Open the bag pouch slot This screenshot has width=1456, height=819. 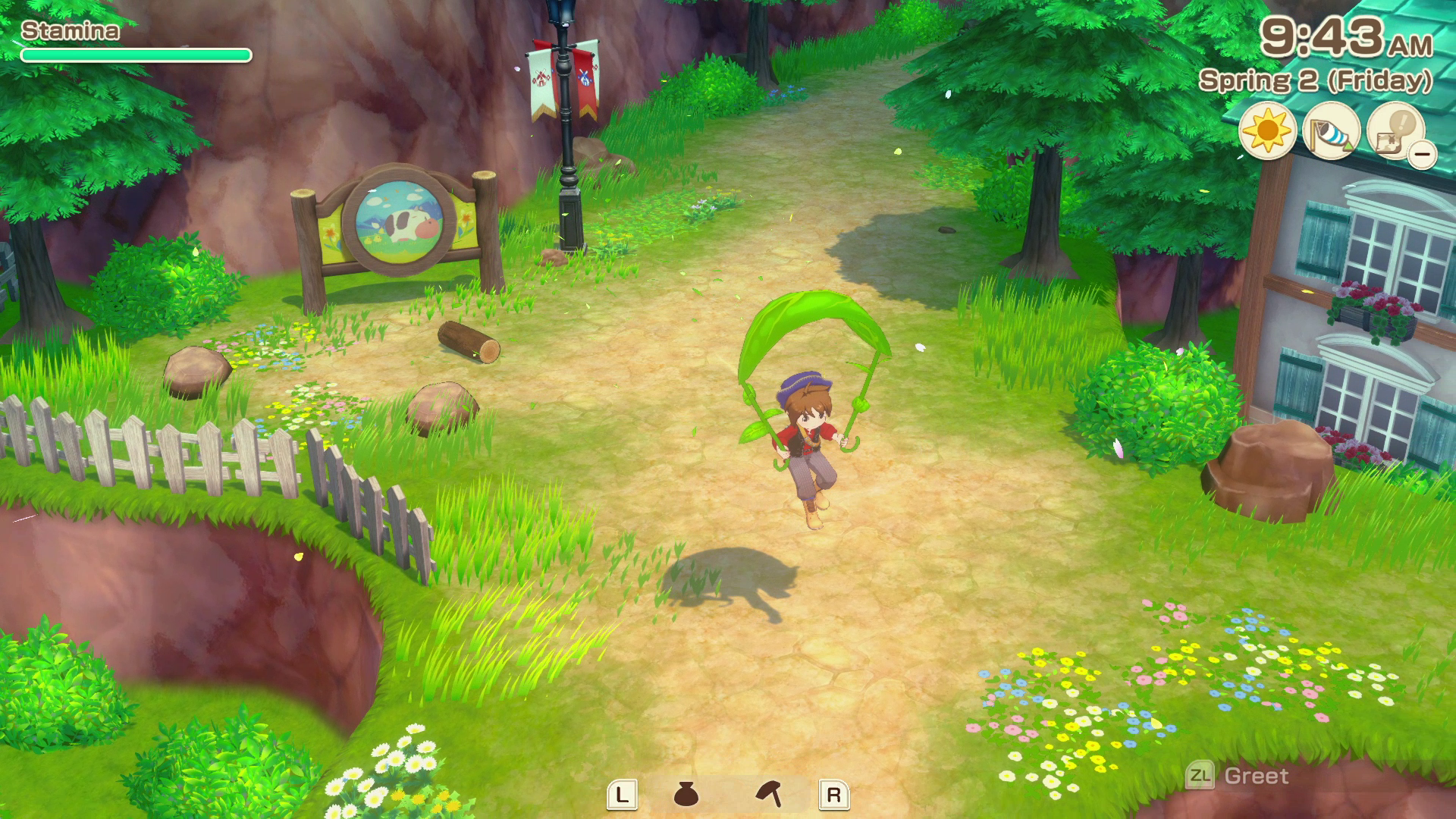click(686, 794)
